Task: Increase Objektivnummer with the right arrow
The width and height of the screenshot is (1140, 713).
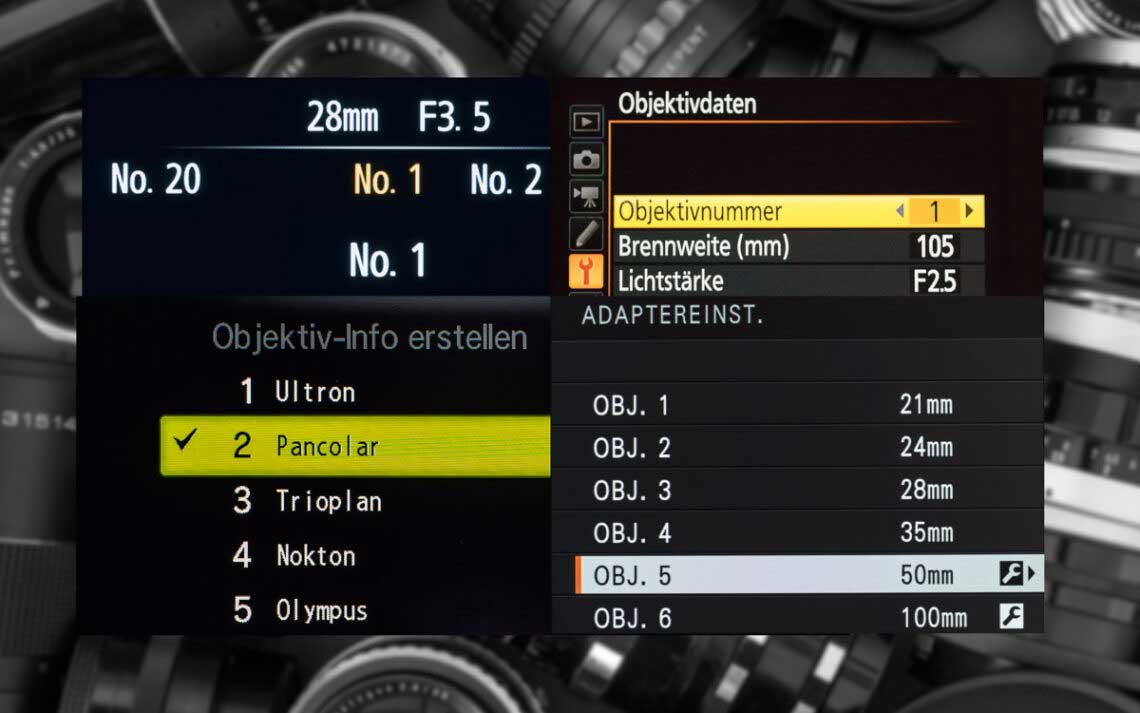Action: click(969, 211)
